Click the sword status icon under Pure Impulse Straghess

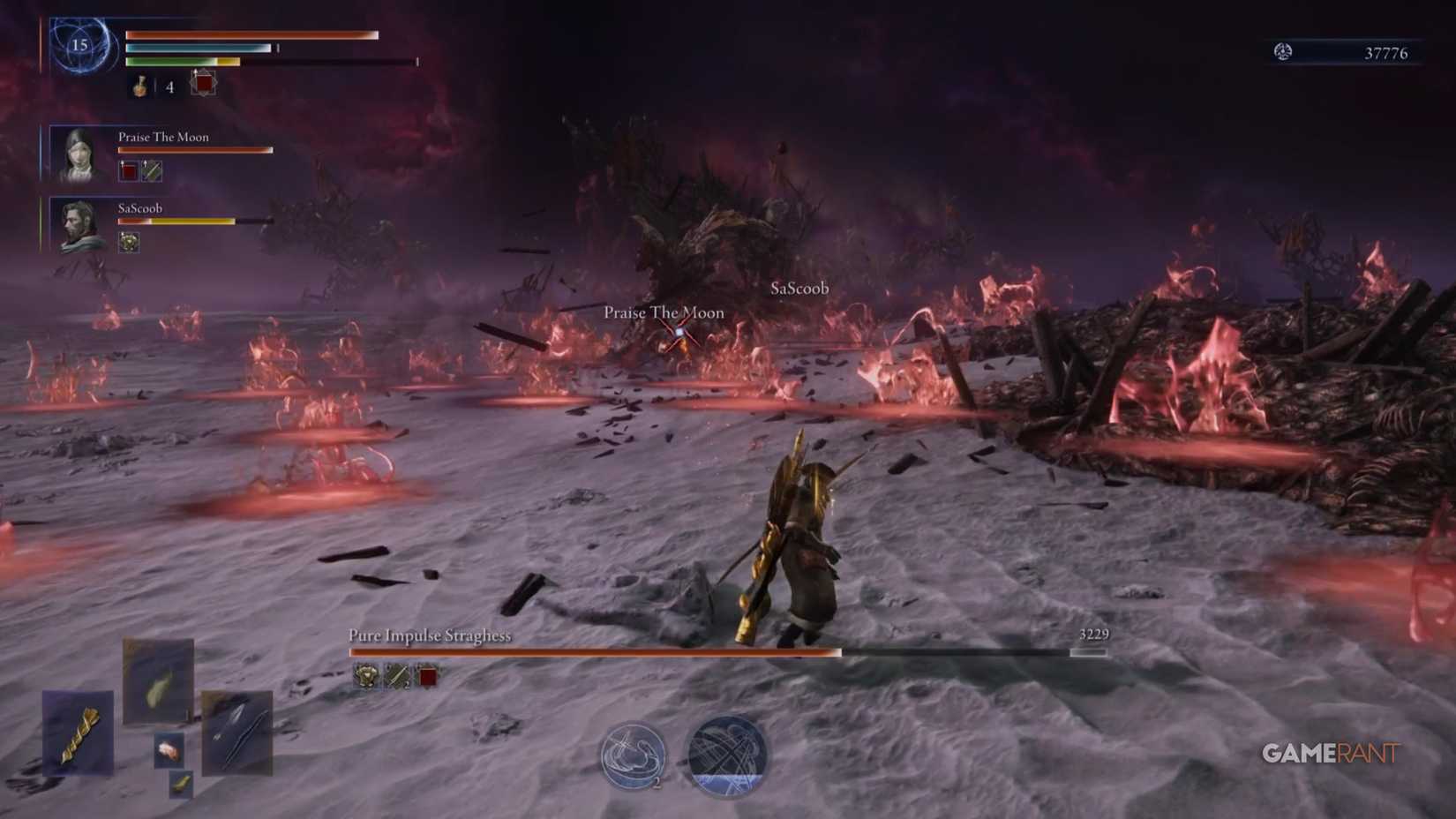coord(395,677)
